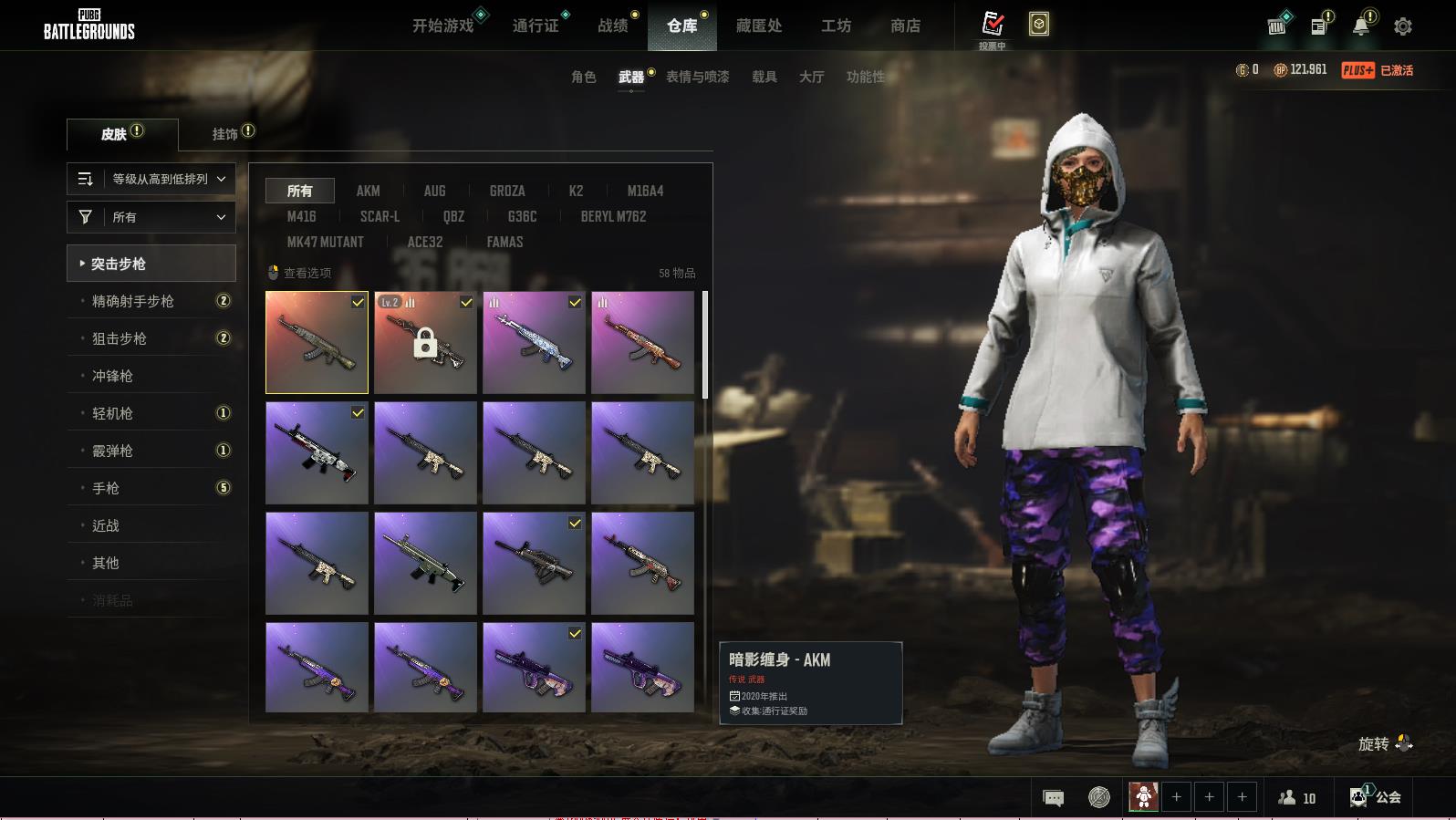Screen dimensions: 1456x820
Task: Open the settings gear icon
Action: click(1403, 26)
